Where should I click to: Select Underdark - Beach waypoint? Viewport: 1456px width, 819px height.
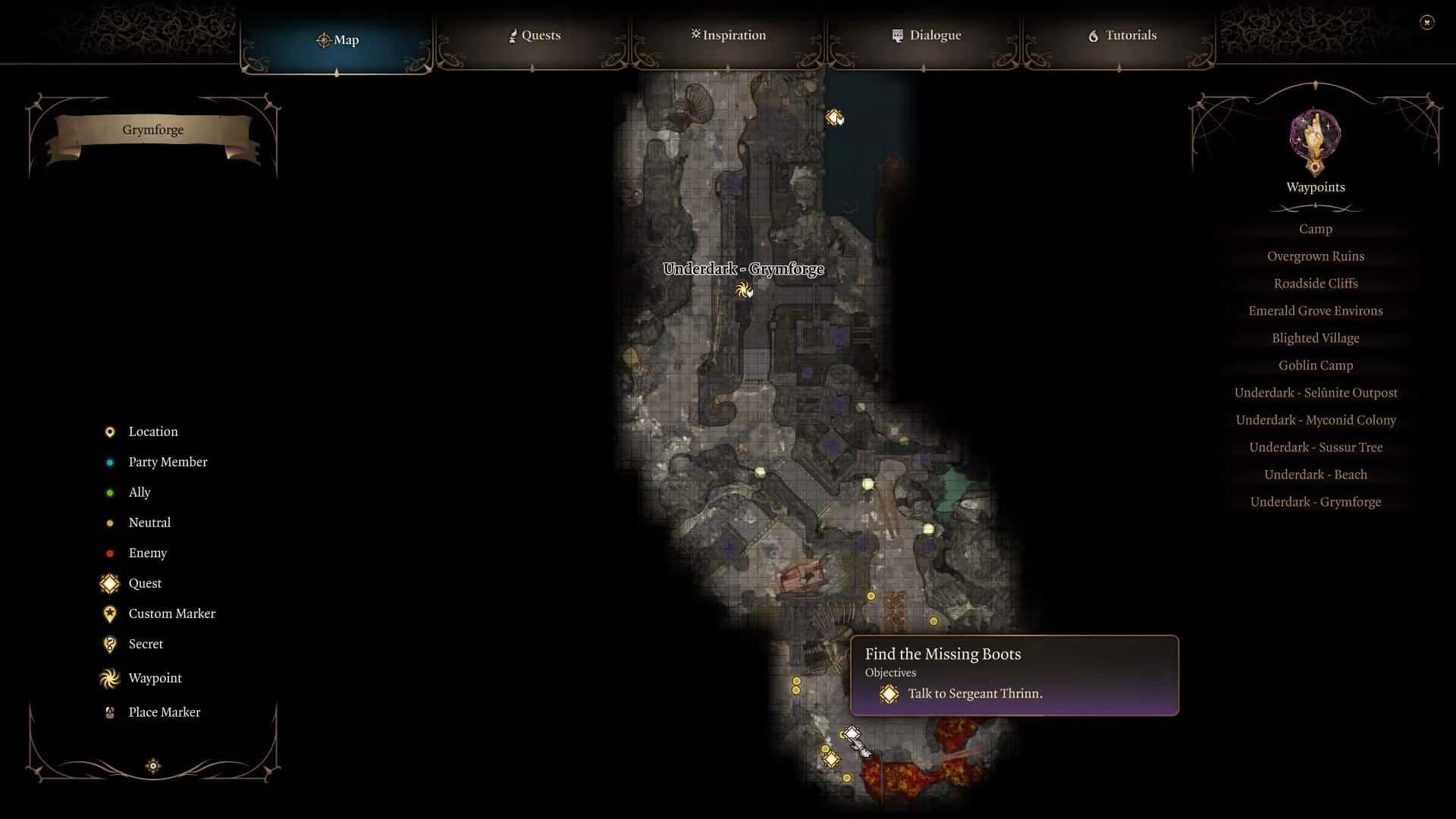(1315, 475)
